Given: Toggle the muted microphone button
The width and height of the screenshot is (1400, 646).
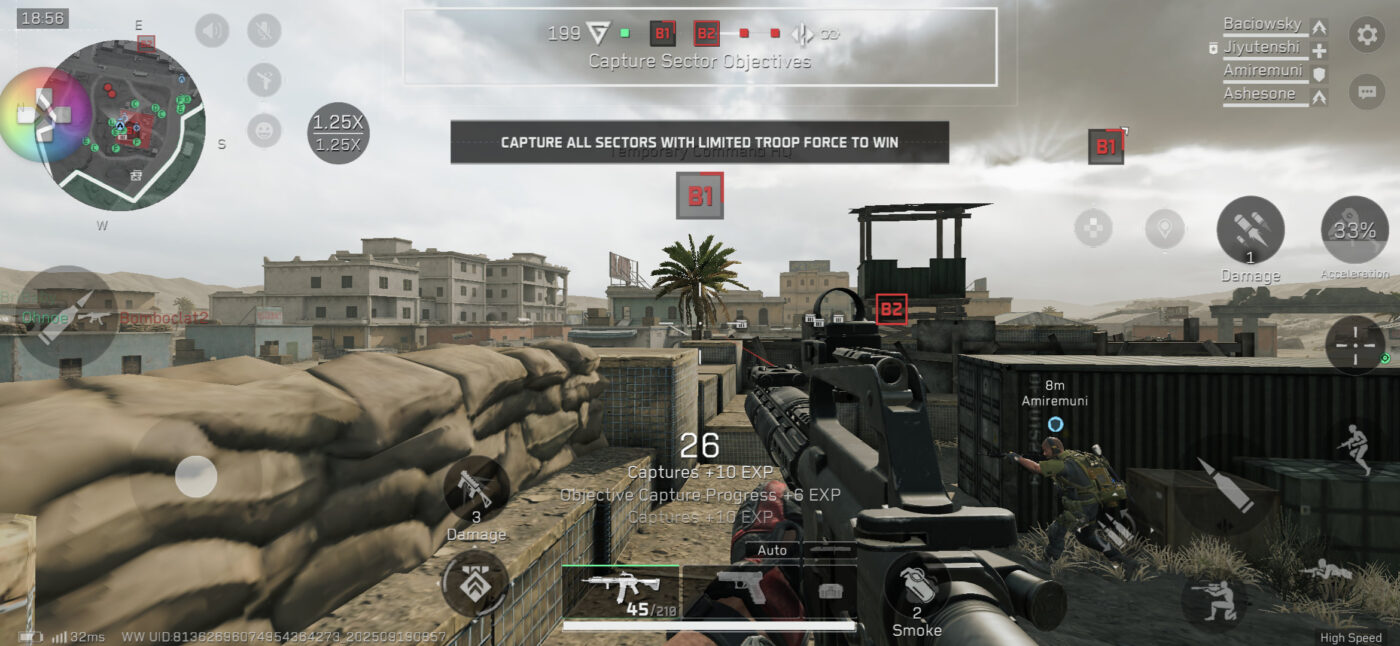Looking at the screenshot, I should point(264,31).
